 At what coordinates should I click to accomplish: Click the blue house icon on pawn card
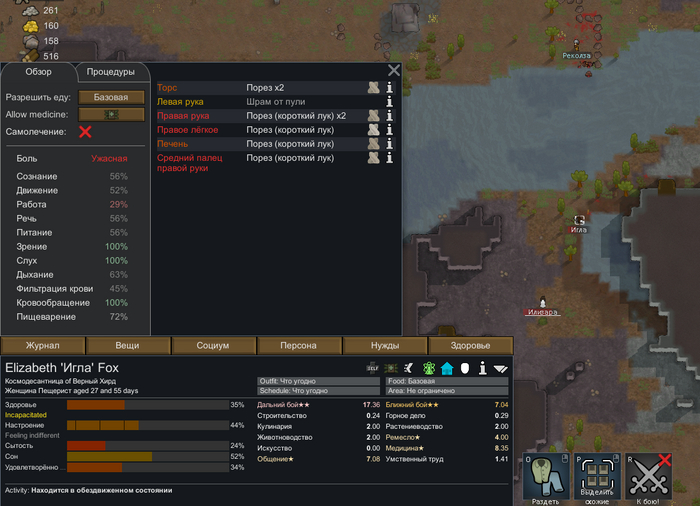coord(446,368)
